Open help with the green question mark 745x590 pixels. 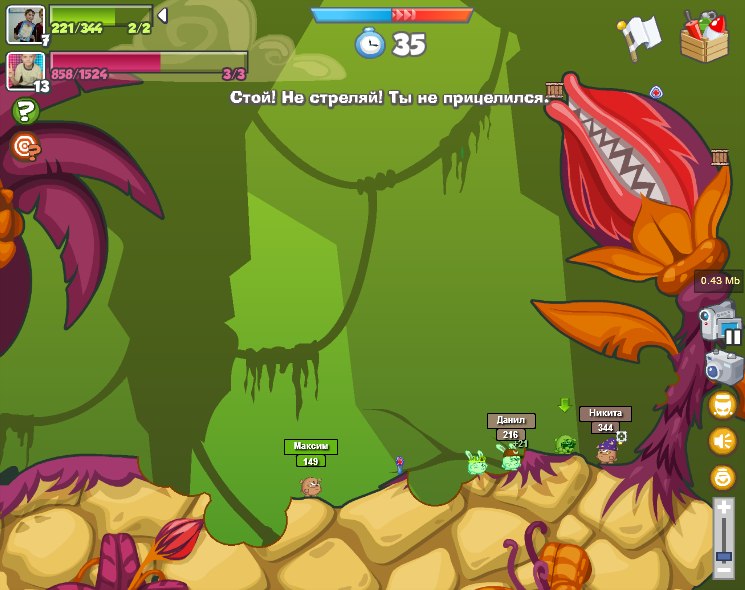26,111
